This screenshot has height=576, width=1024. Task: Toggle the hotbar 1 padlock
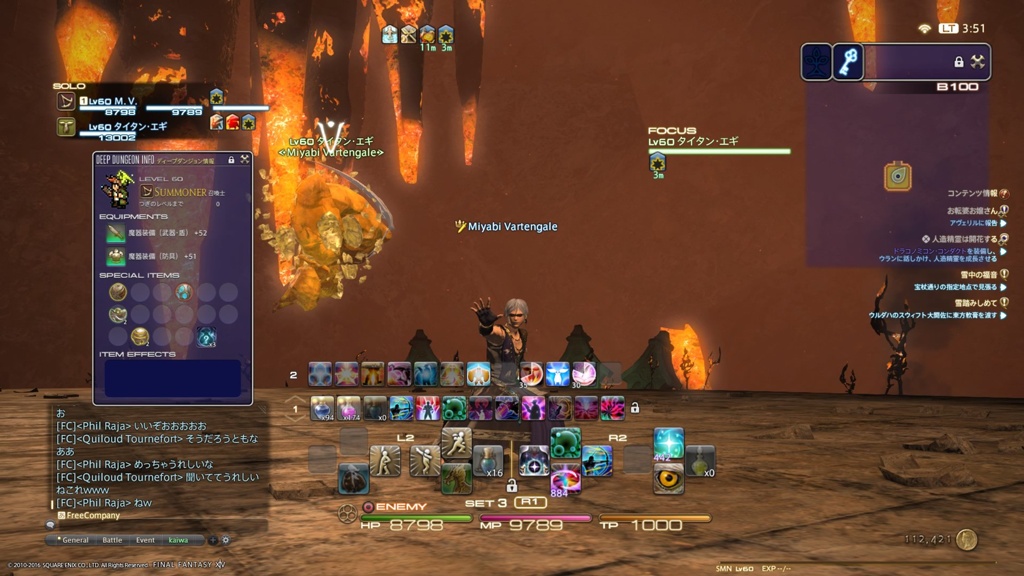634,408
